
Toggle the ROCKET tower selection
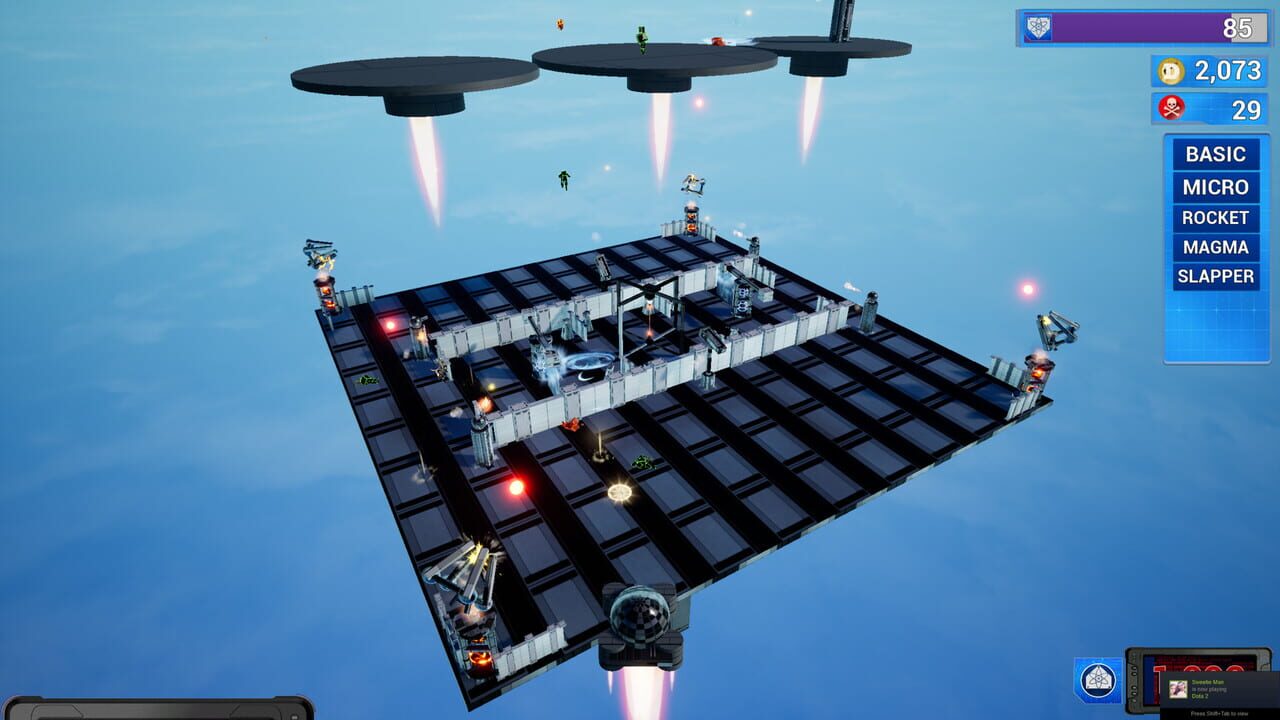1215,217
